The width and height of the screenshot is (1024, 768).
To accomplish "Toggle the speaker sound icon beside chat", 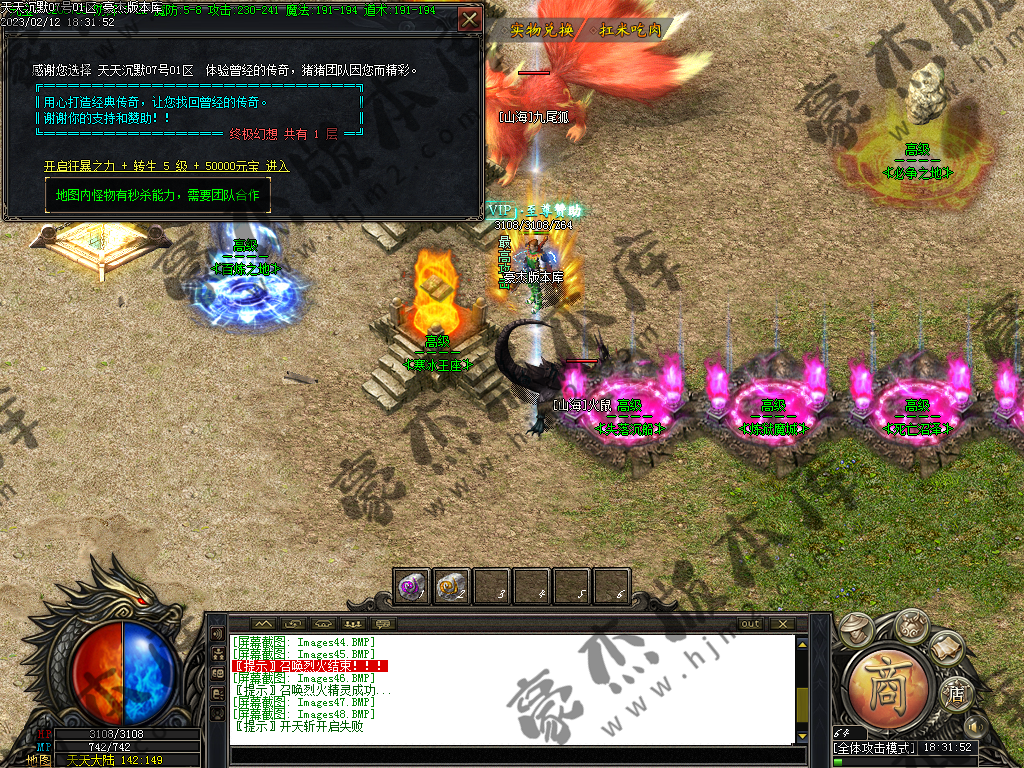I will 217,634.
